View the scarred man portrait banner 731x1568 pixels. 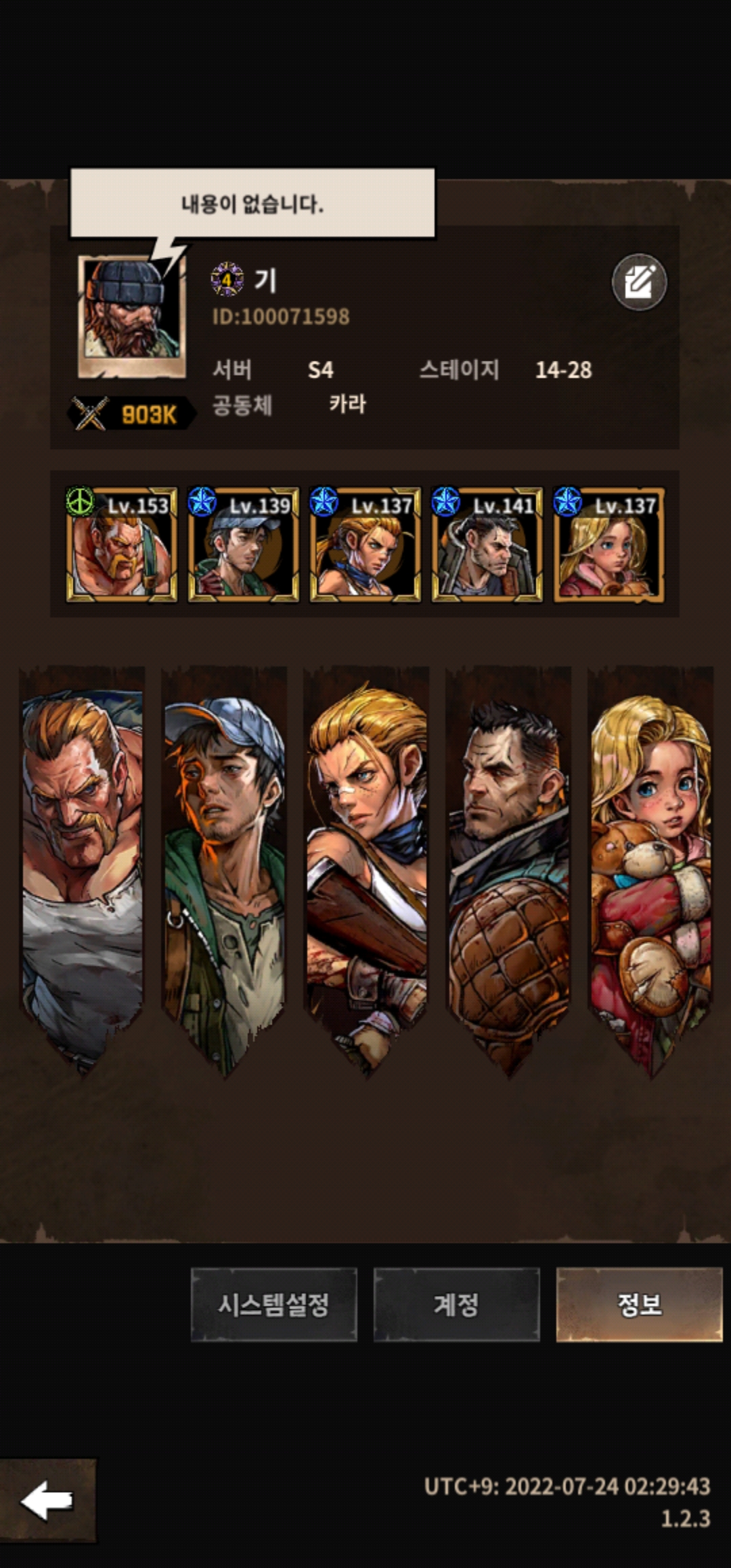pyautogui.click(x=509, y=860)
